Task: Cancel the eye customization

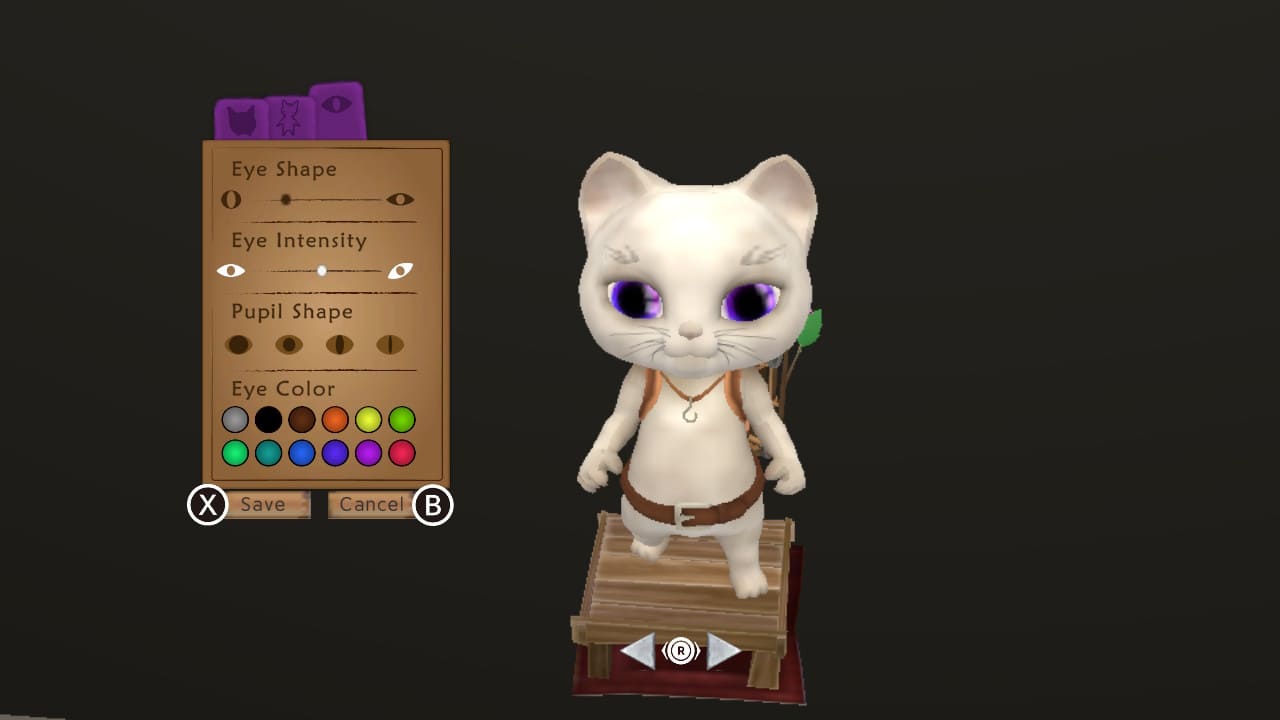Action: click(x=370, y=504)
